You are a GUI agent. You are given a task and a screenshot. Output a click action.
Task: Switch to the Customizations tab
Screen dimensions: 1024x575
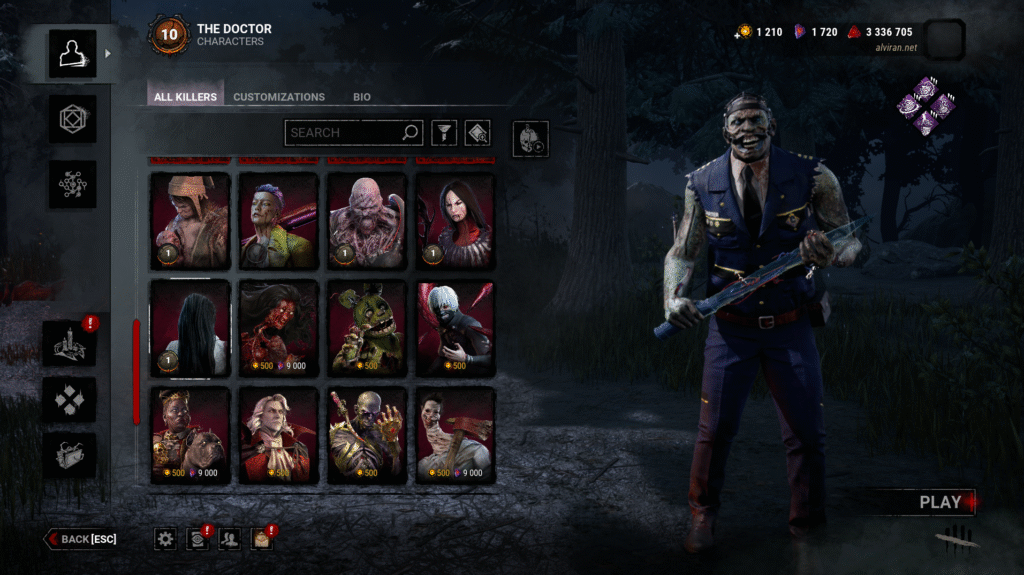(x=279, y=97)
